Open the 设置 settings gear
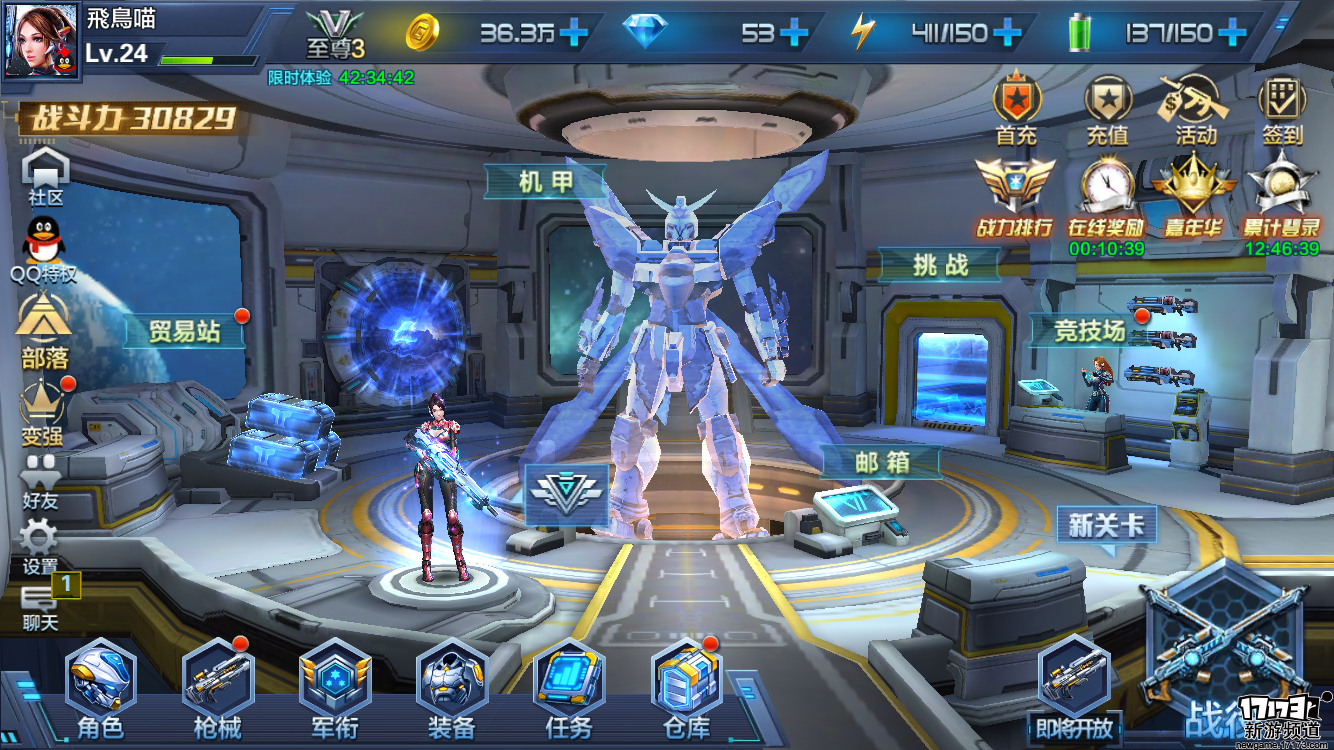Image resolution: width=1334 pixels, height=750 pixels. click(40, 545)
